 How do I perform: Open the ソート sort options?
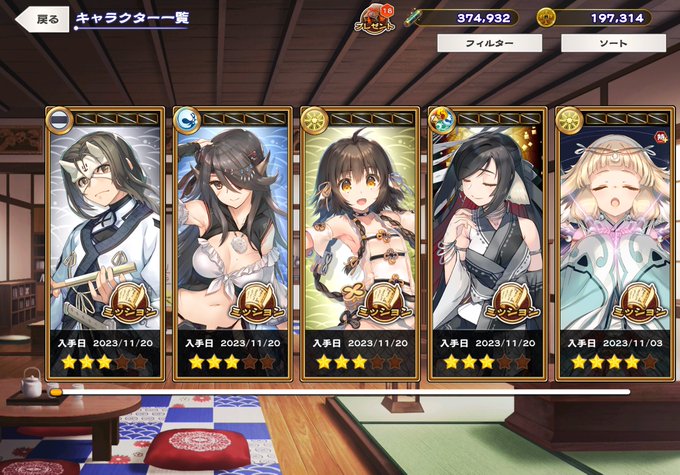coord(612,44)
